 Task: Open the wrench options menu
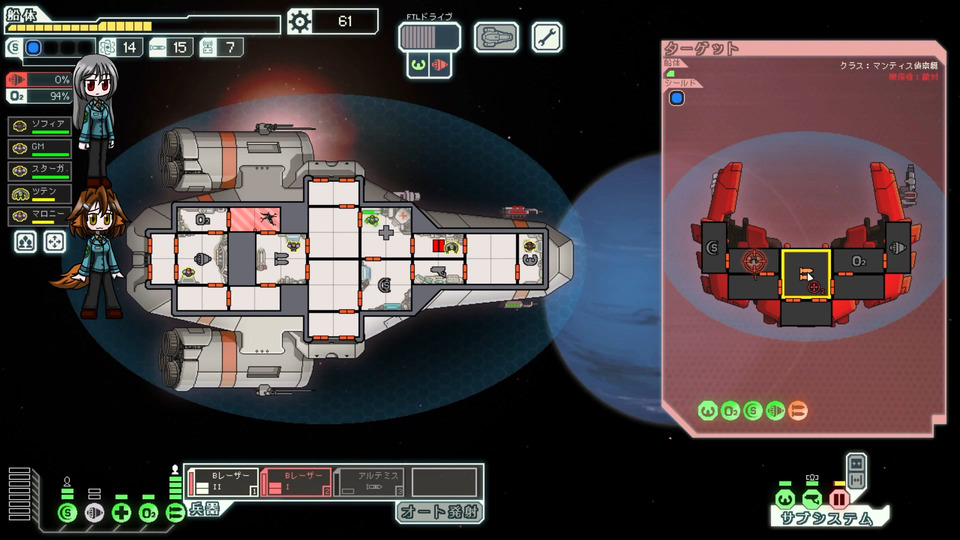(547, 37)
